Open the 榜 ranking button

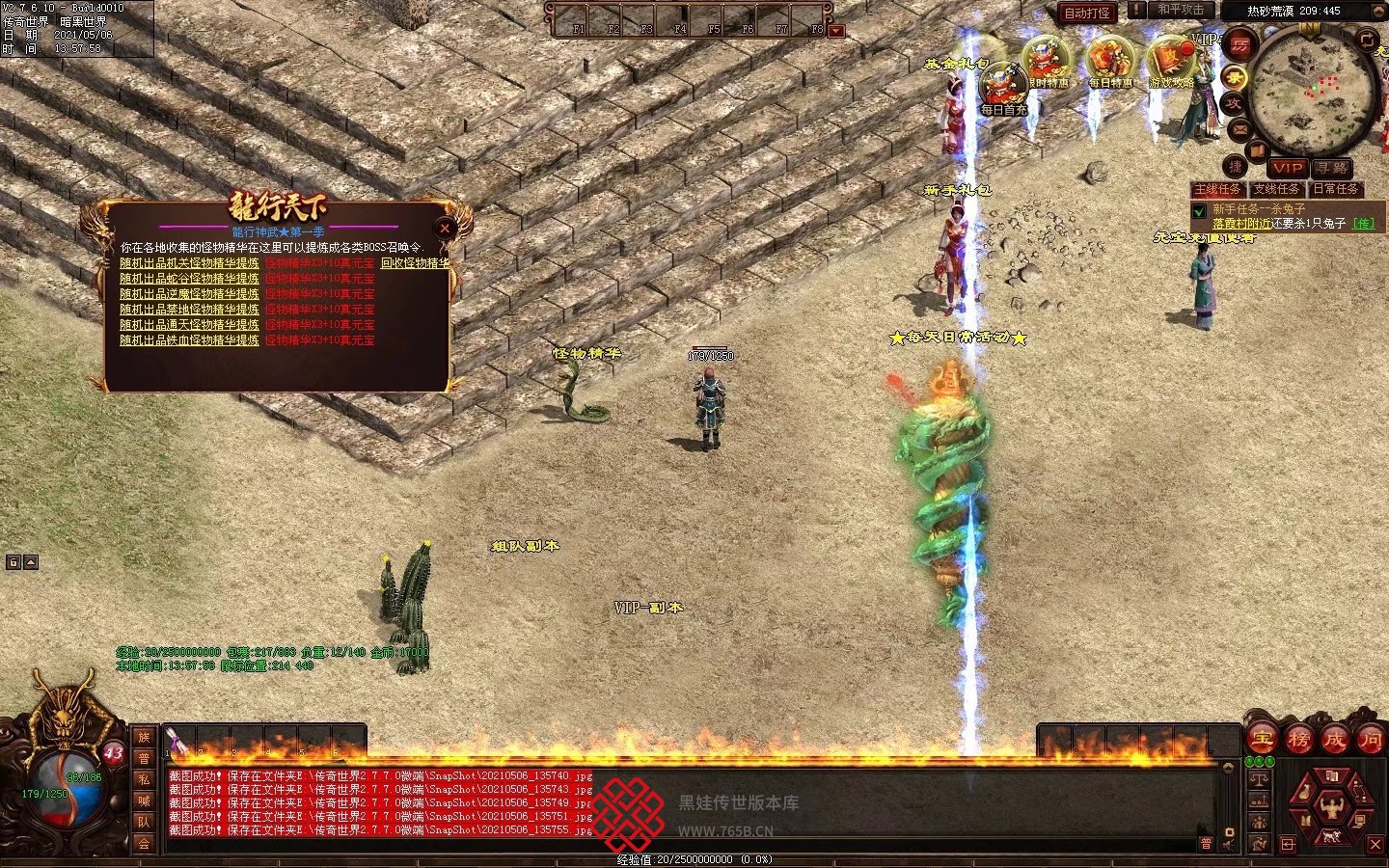1298,740
